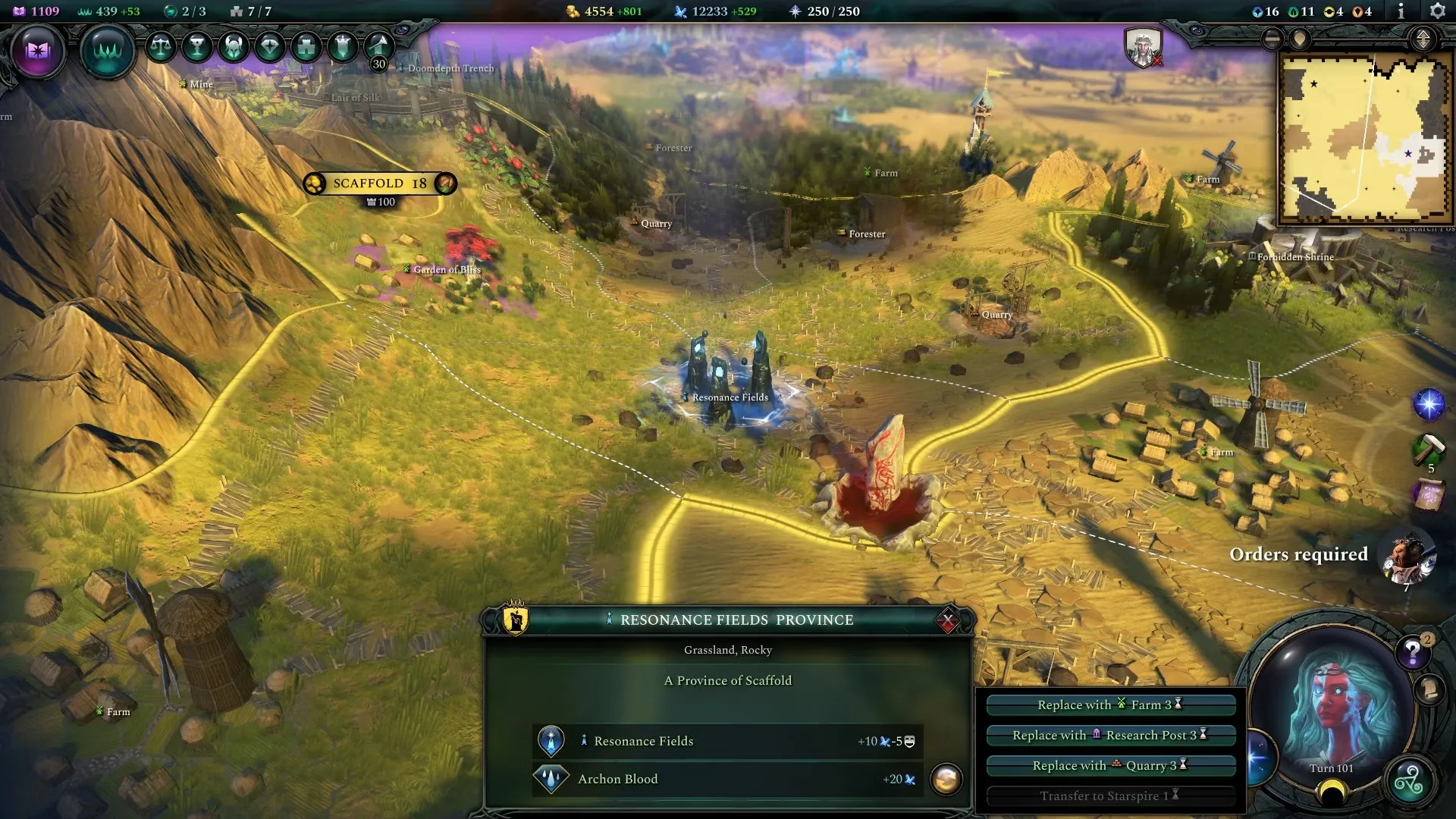
Task: Click the hammer production notification icon
Action: coord(1429,449)
